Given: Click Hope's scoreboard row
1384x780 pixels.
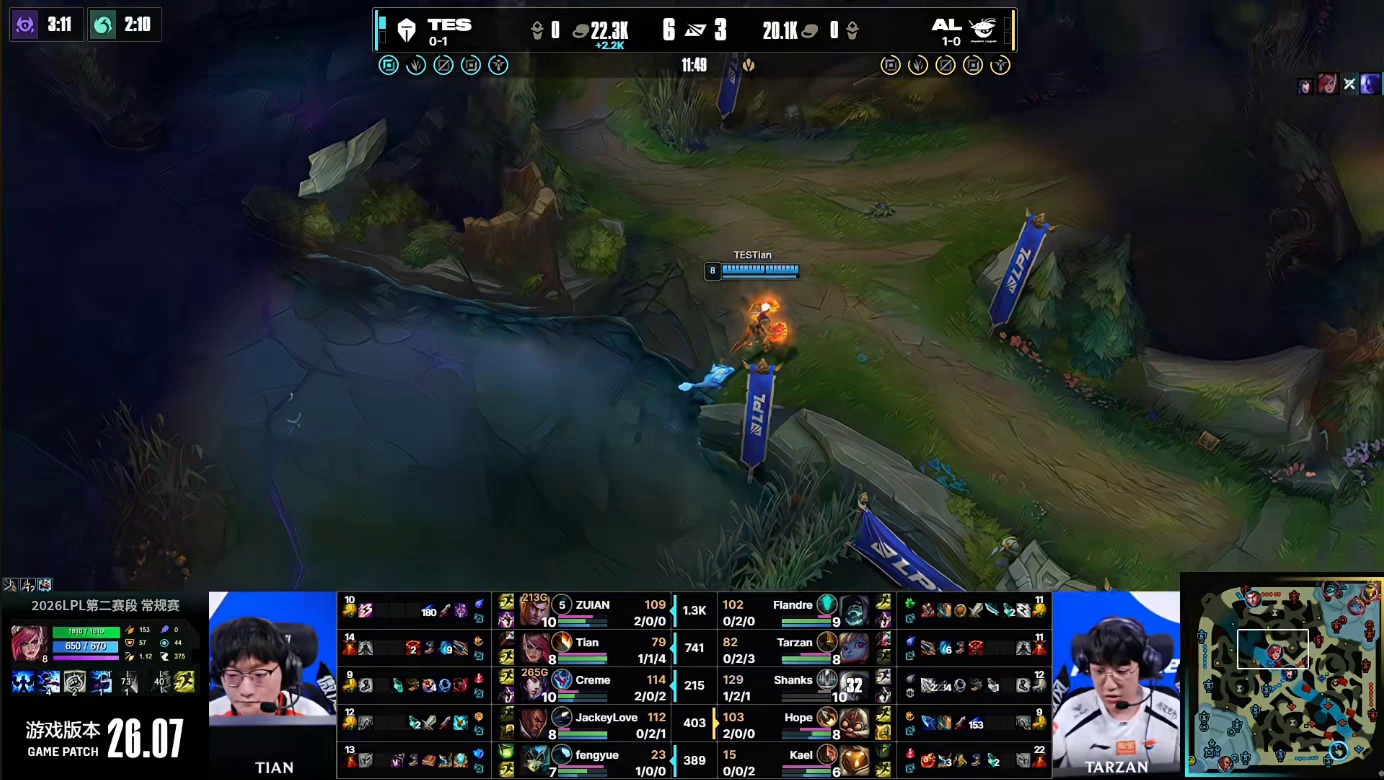Looking at the screenshot, I should tap(800, 723).
